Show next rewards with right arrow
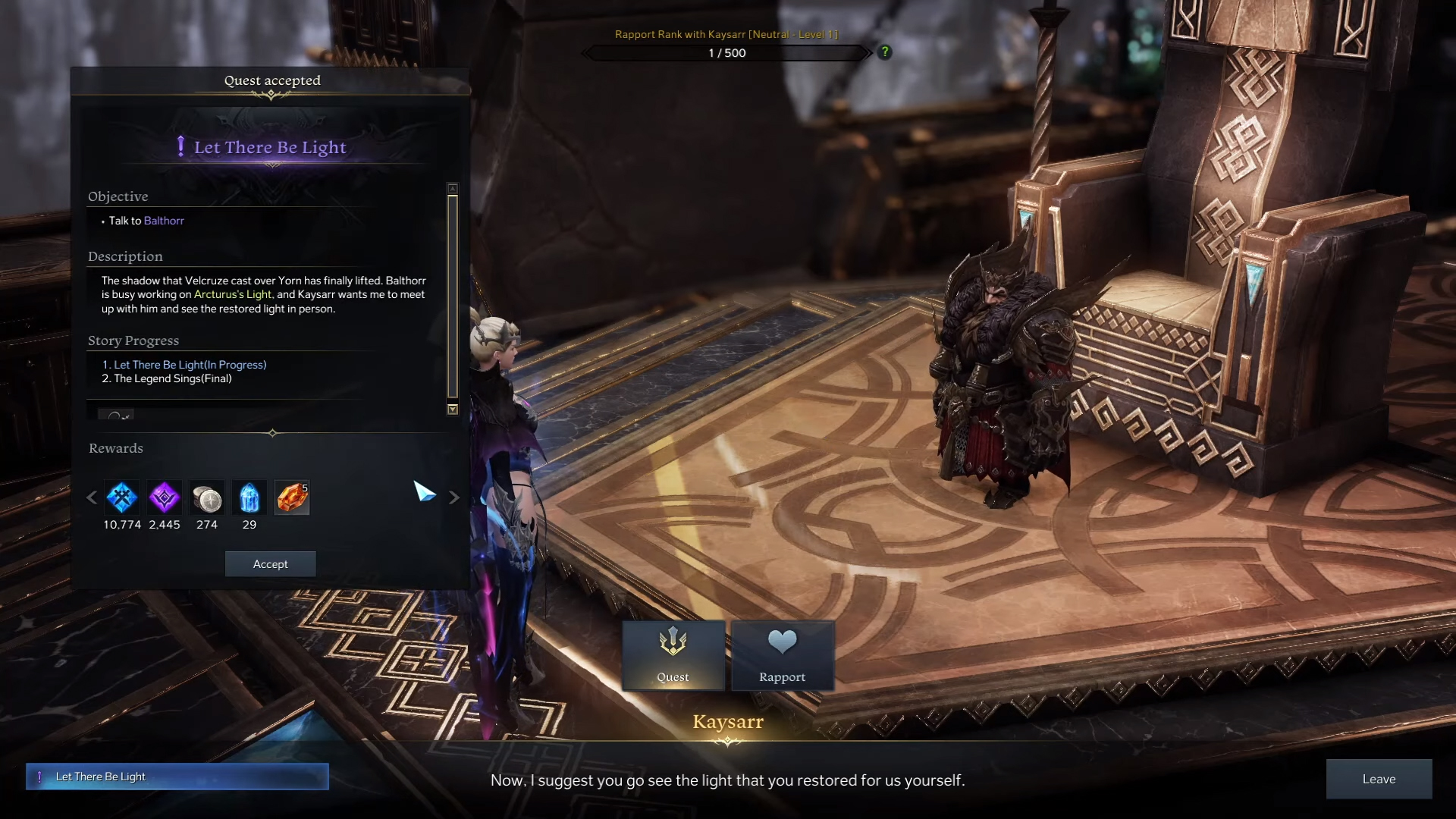 [454, 498]
